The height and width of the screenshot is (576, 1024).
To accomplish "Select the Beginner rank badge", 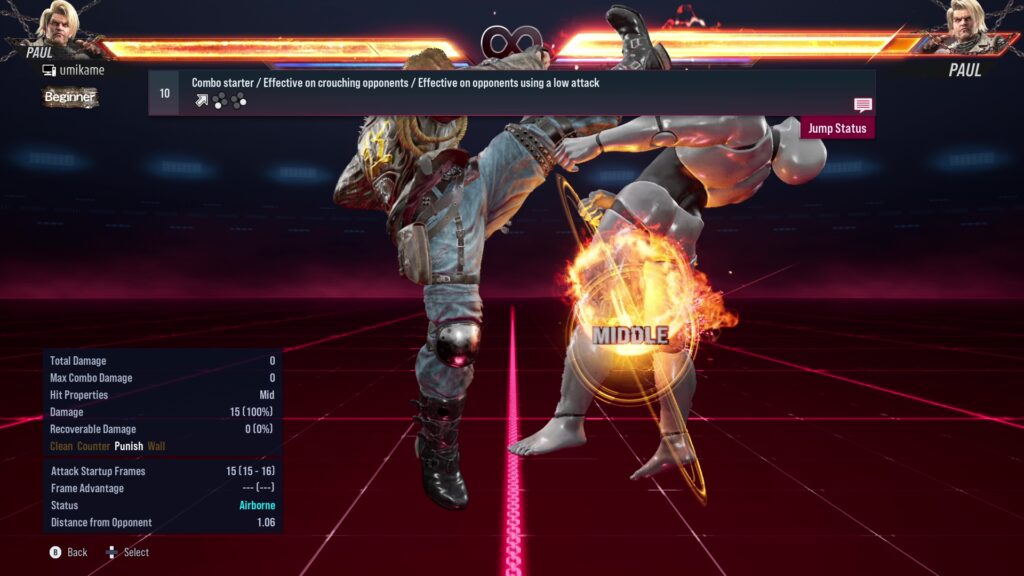I will [x=70, y=97].
